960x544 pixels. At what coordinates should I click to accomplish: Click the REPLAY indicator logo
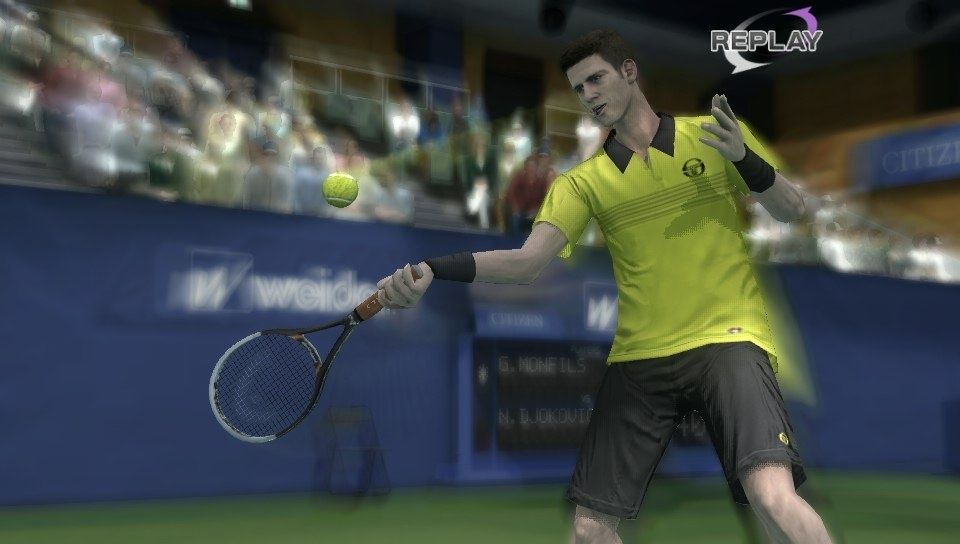[x=765, y=40]
